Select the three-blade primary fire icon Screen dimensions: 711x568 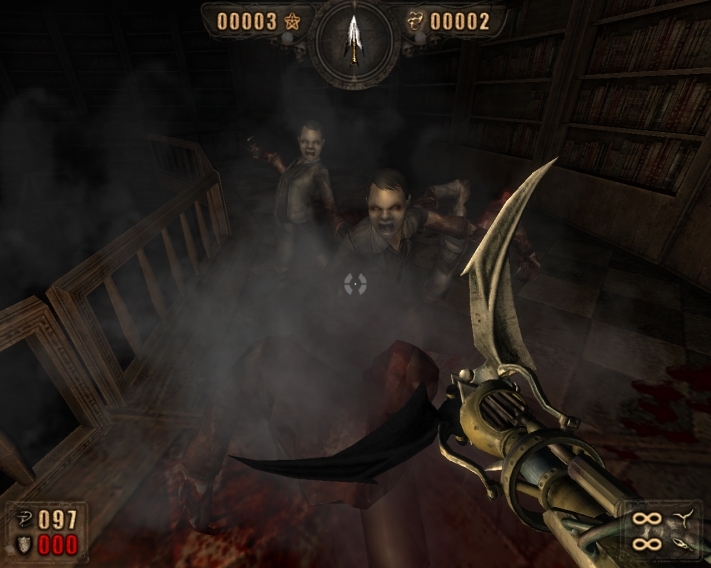point(684,517)
